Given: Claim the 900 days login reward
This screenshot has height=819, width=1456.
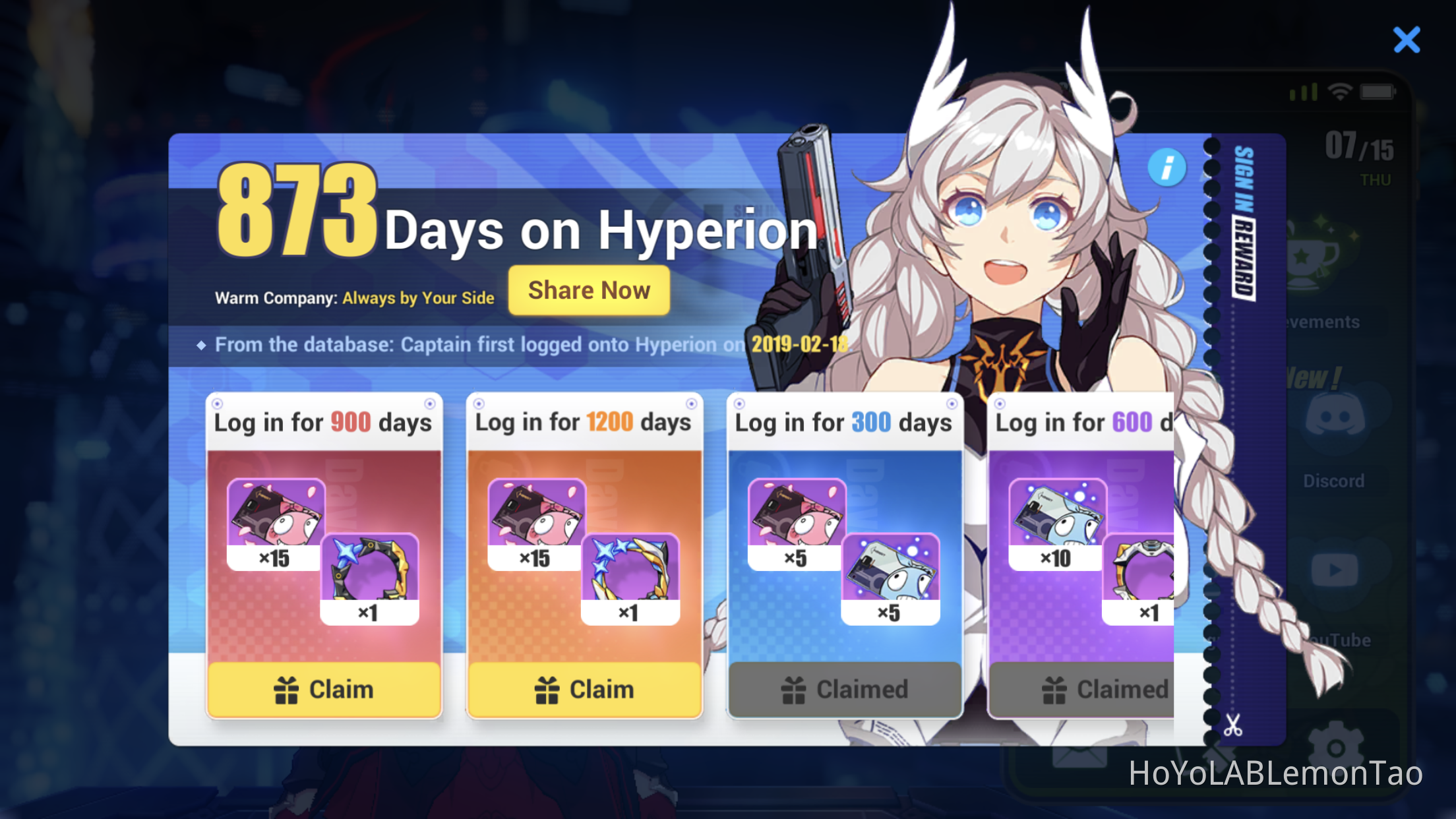Looking at the screenshot, I should tap(324, 689).
